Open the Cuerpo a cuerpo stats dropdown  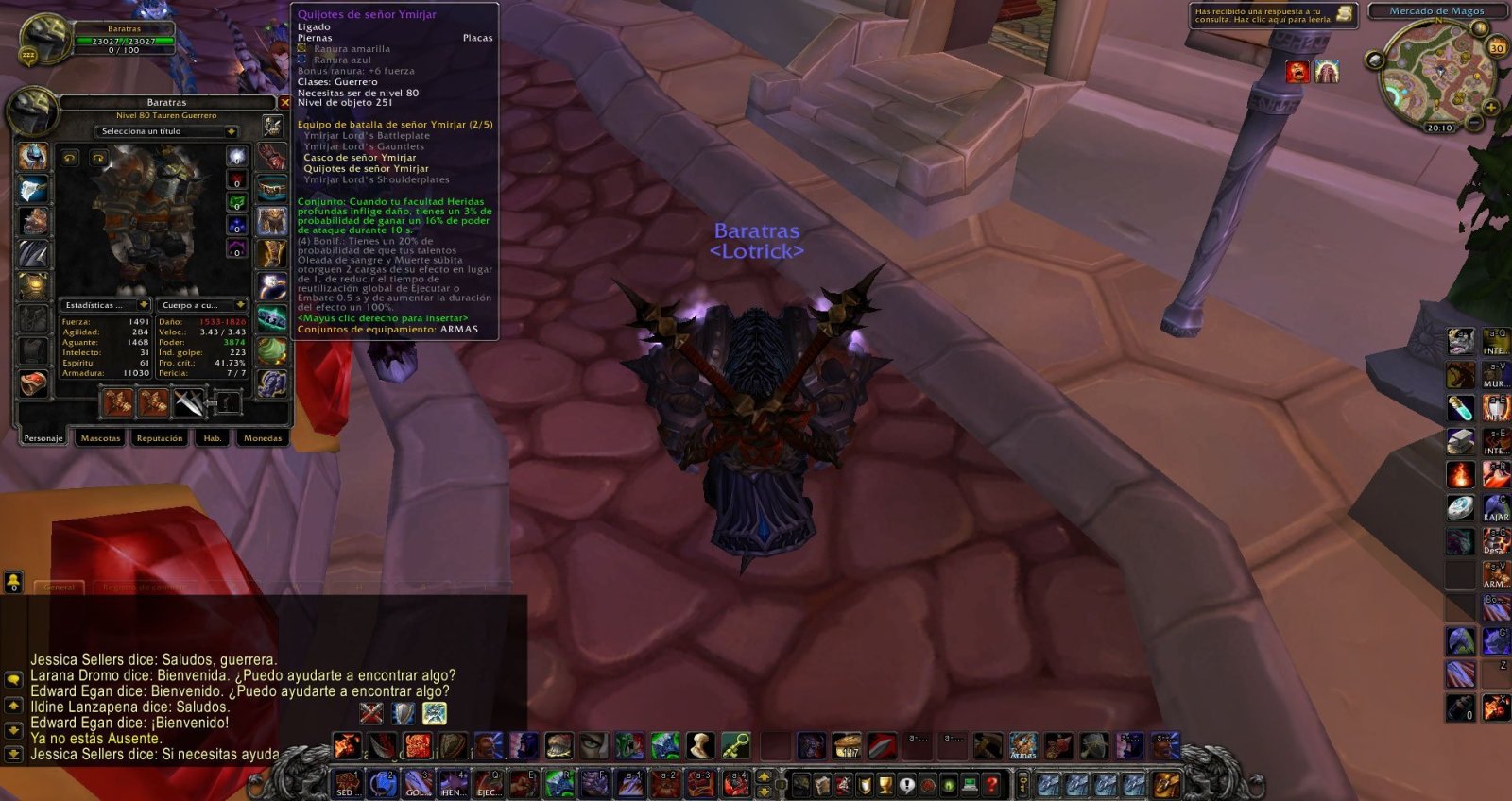[x=202, y=305]
